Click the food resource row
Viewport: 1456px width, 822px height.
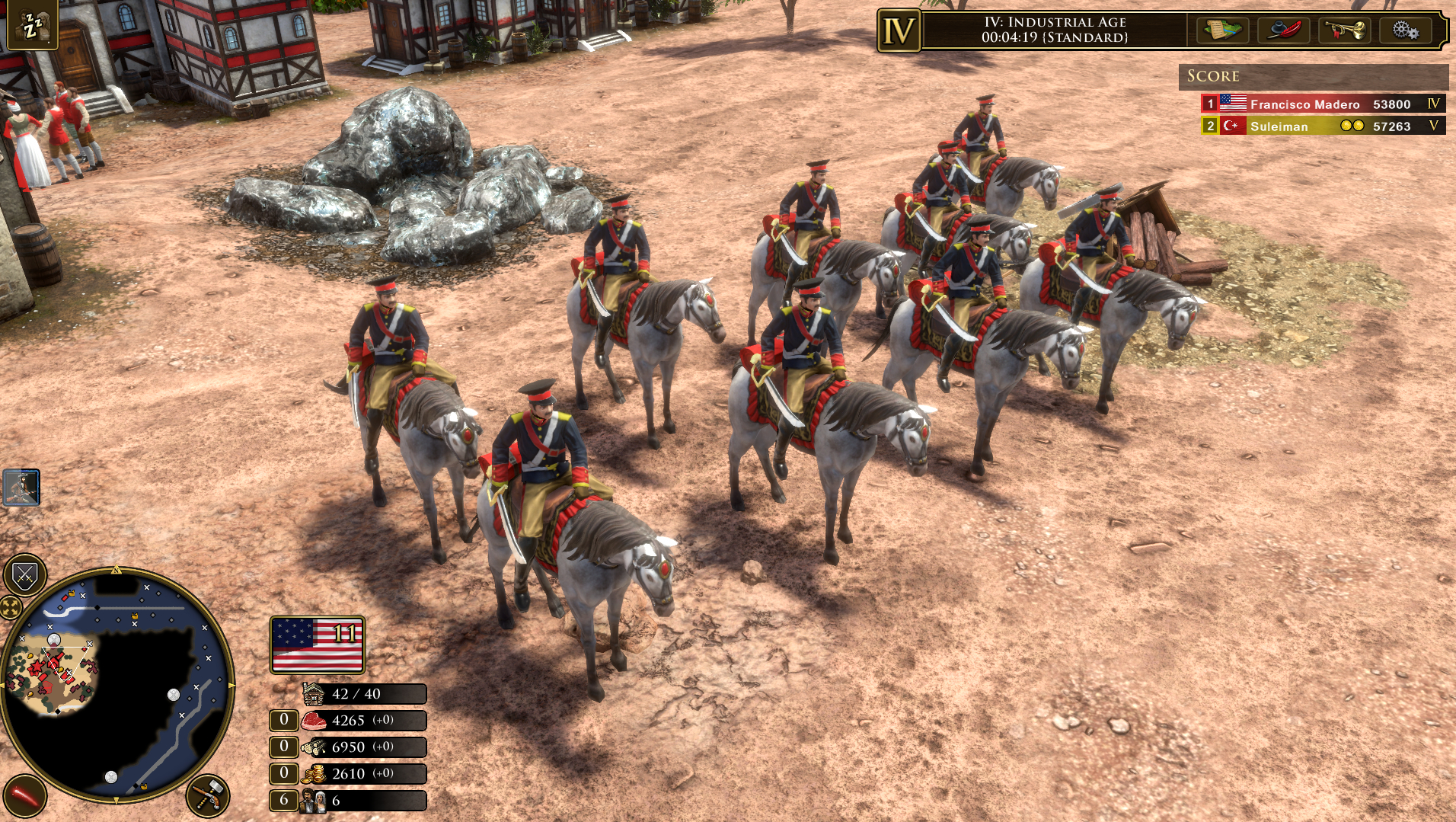point(362,721)
